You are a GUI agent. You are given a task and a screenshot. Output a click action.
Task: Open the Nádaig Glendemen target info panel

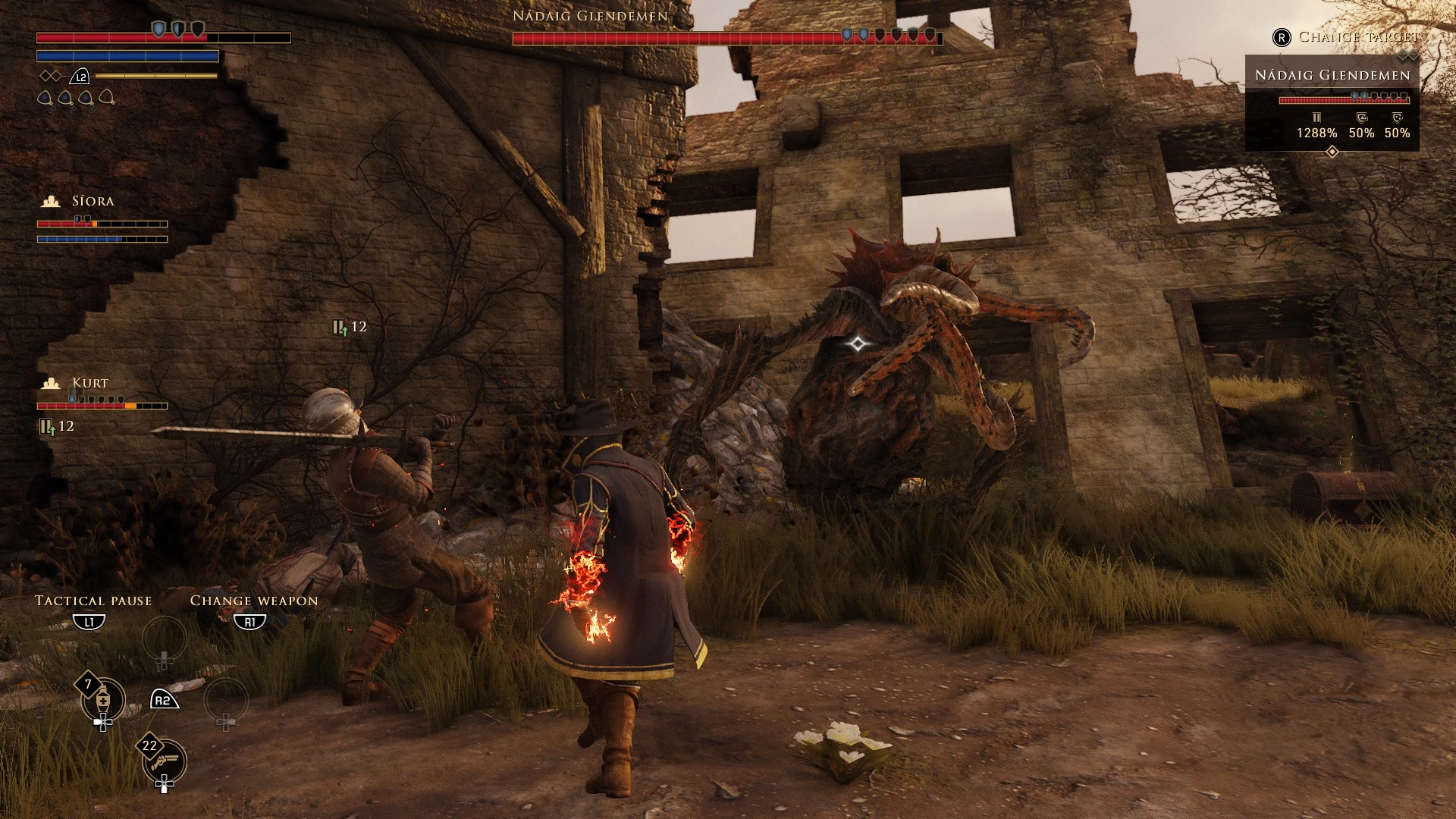pyautogui.click(x=1332, y=102)
